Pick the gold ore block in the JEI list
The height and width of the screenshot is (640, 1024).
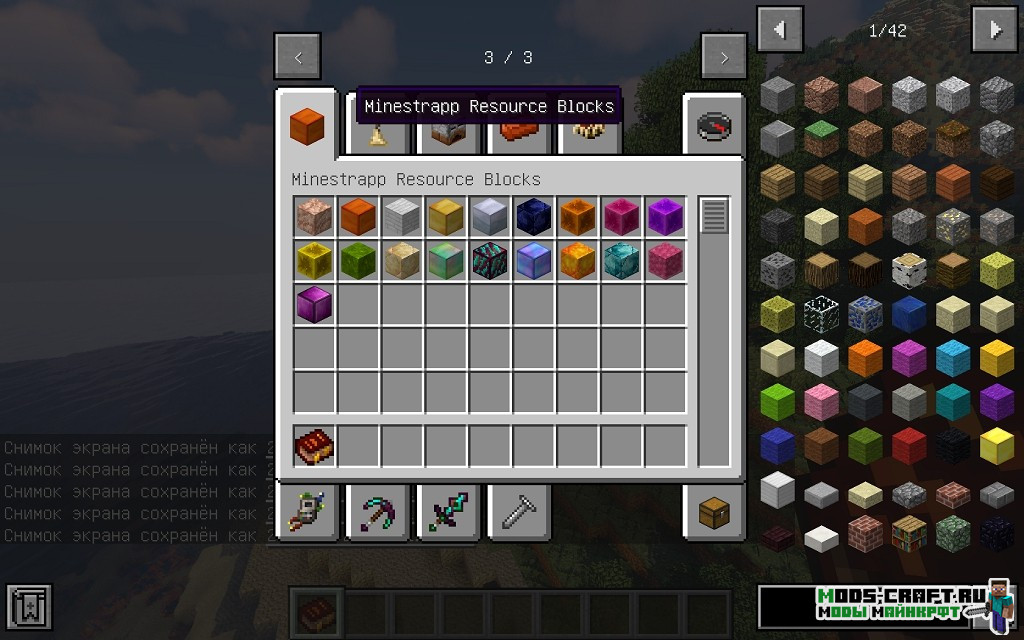tap(953, 227)
